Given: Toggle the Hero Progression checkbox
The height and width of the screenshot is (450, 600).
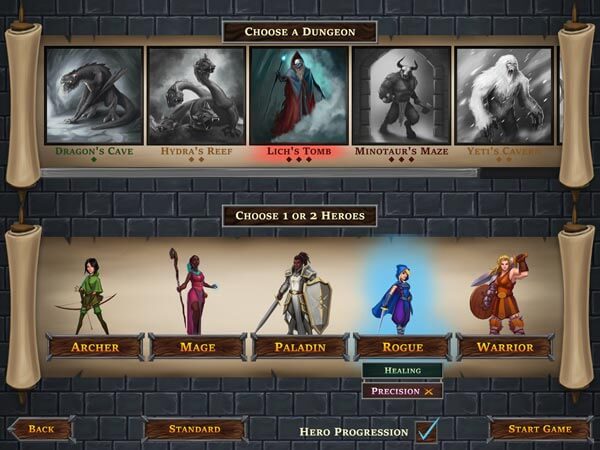Looking at the screenshot, I should [x=427, y=431].
